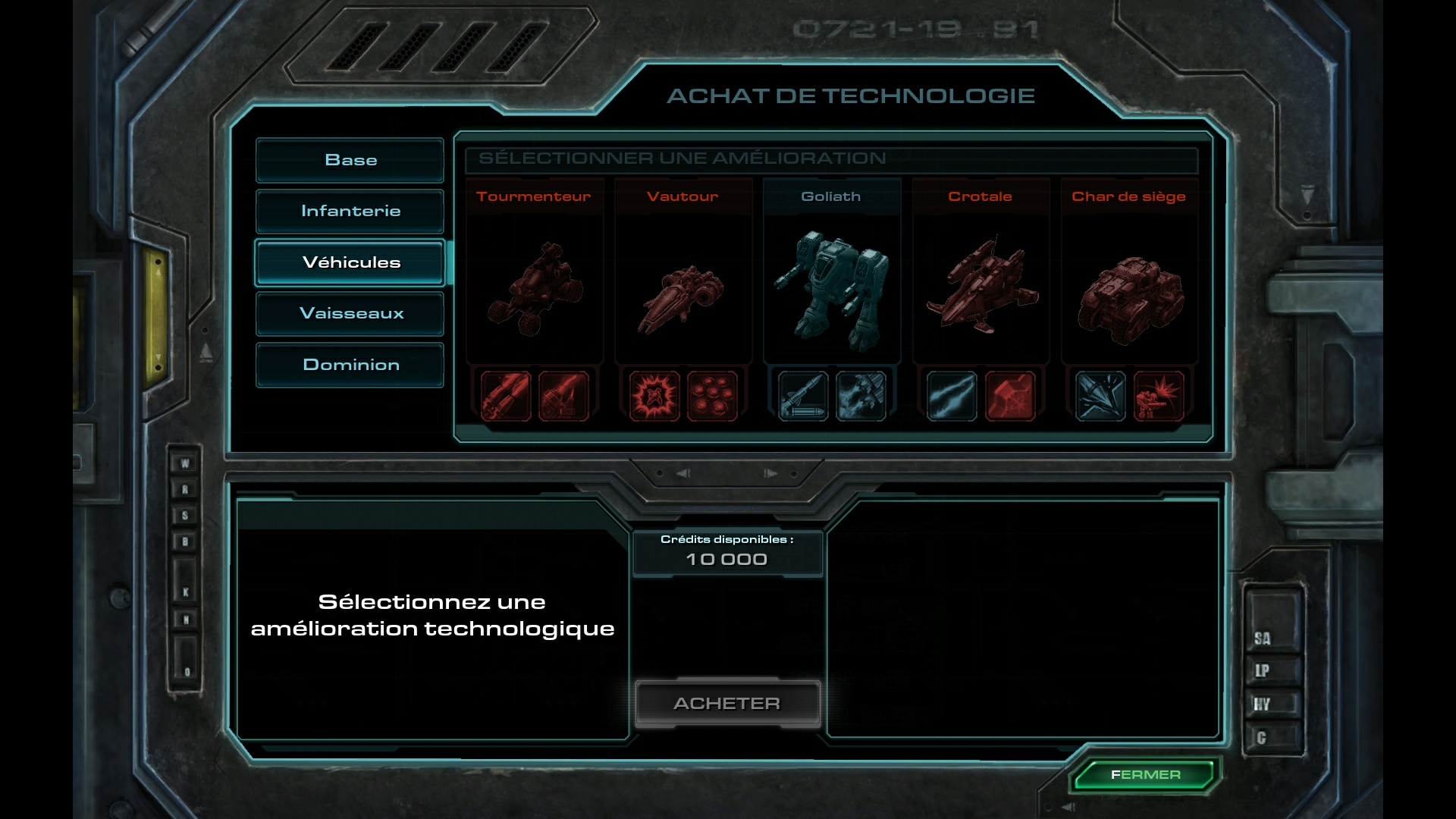This screenshot has height=819, width=1456.
Task: Switch to the Infanterie category
Action: (350, 211)
